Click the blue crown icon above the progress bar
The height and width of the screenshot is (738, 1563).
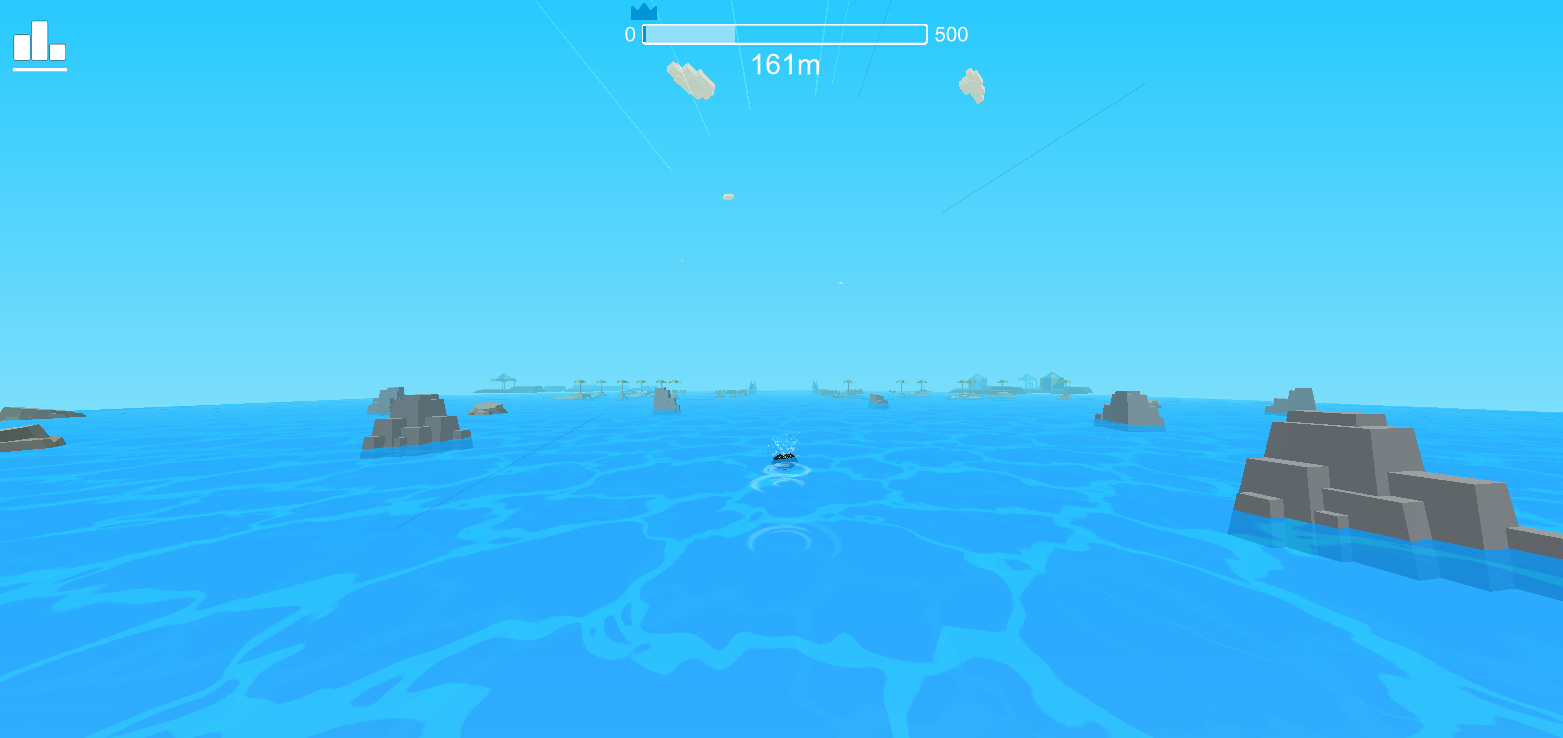[646, 12]
